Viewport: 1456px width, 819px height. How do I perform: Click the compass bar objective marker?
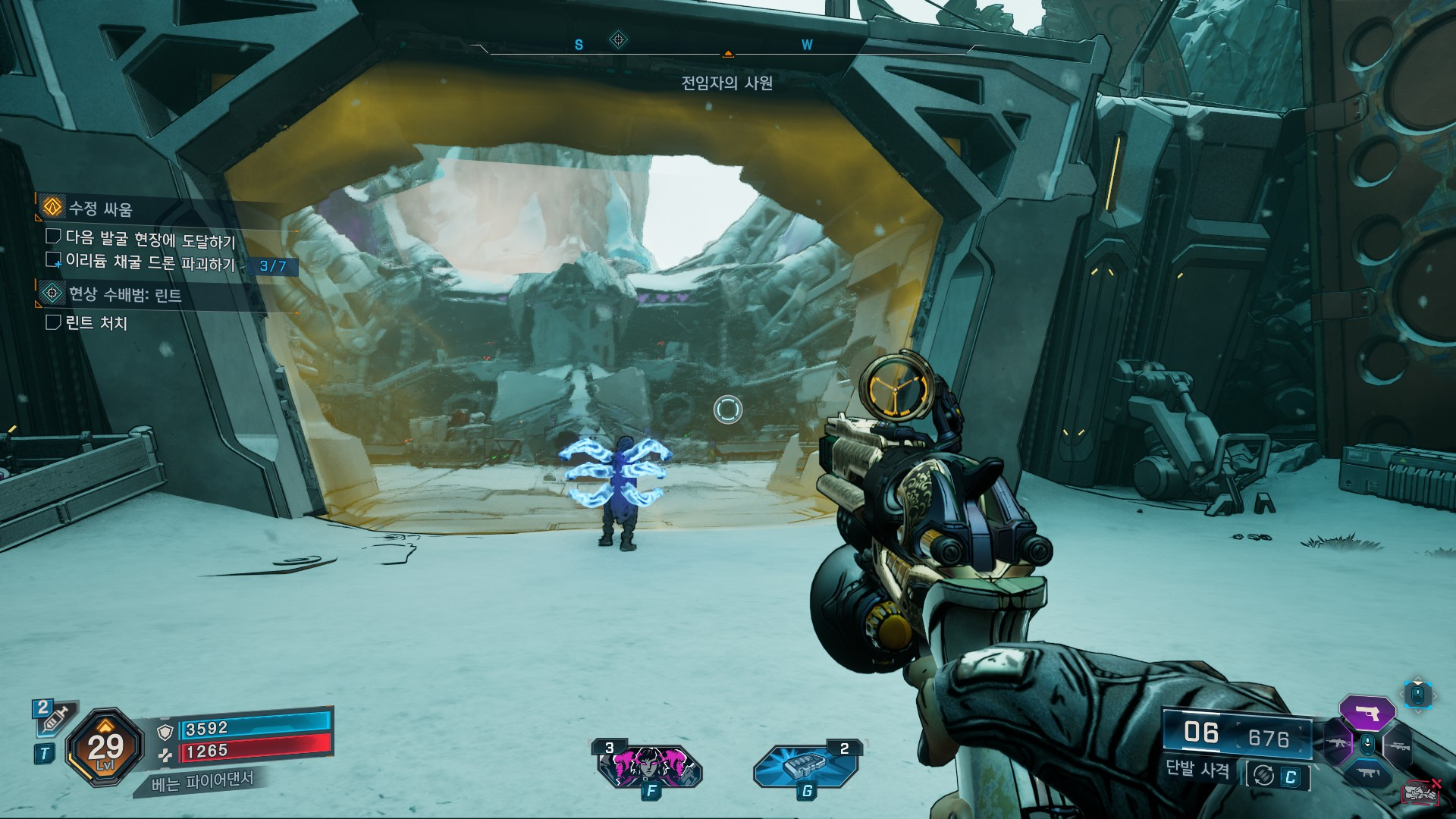point(618,39)
